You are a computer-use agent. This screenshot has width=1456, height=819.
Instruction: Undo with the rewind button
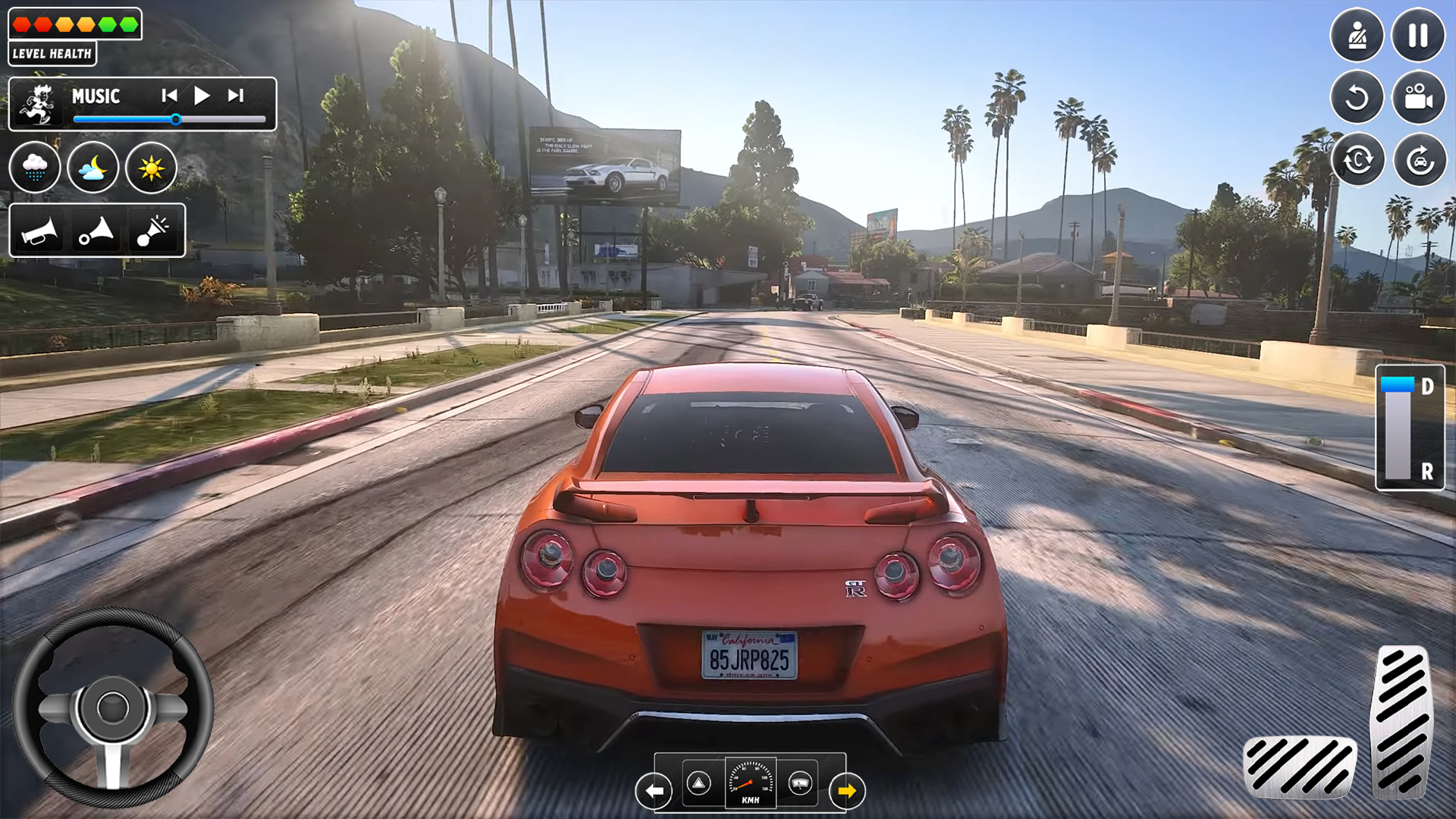point(1357,99)
